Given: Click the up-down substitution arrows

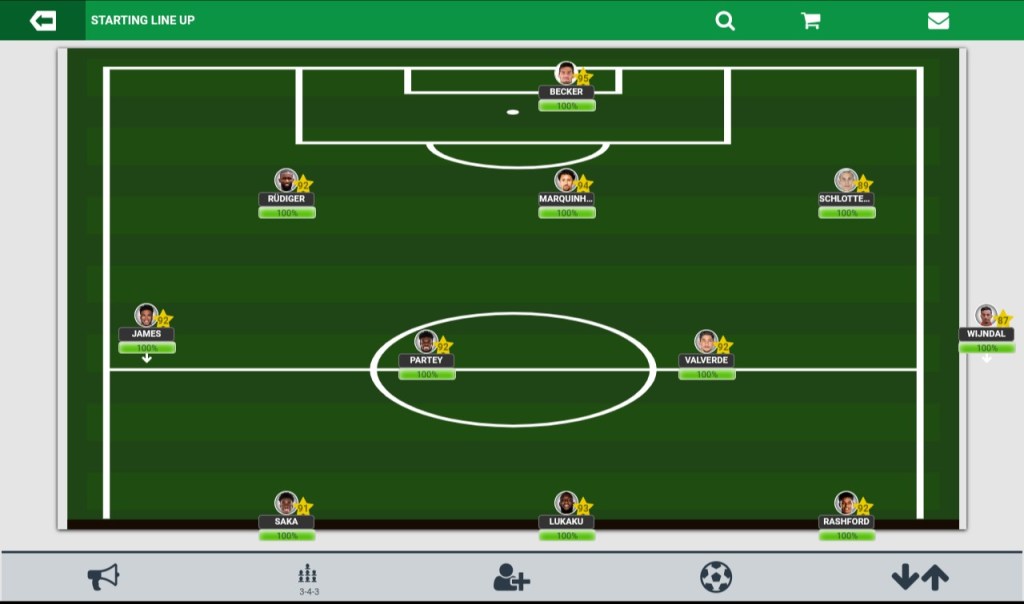Looking at the screenshot, I should (920, 577).
